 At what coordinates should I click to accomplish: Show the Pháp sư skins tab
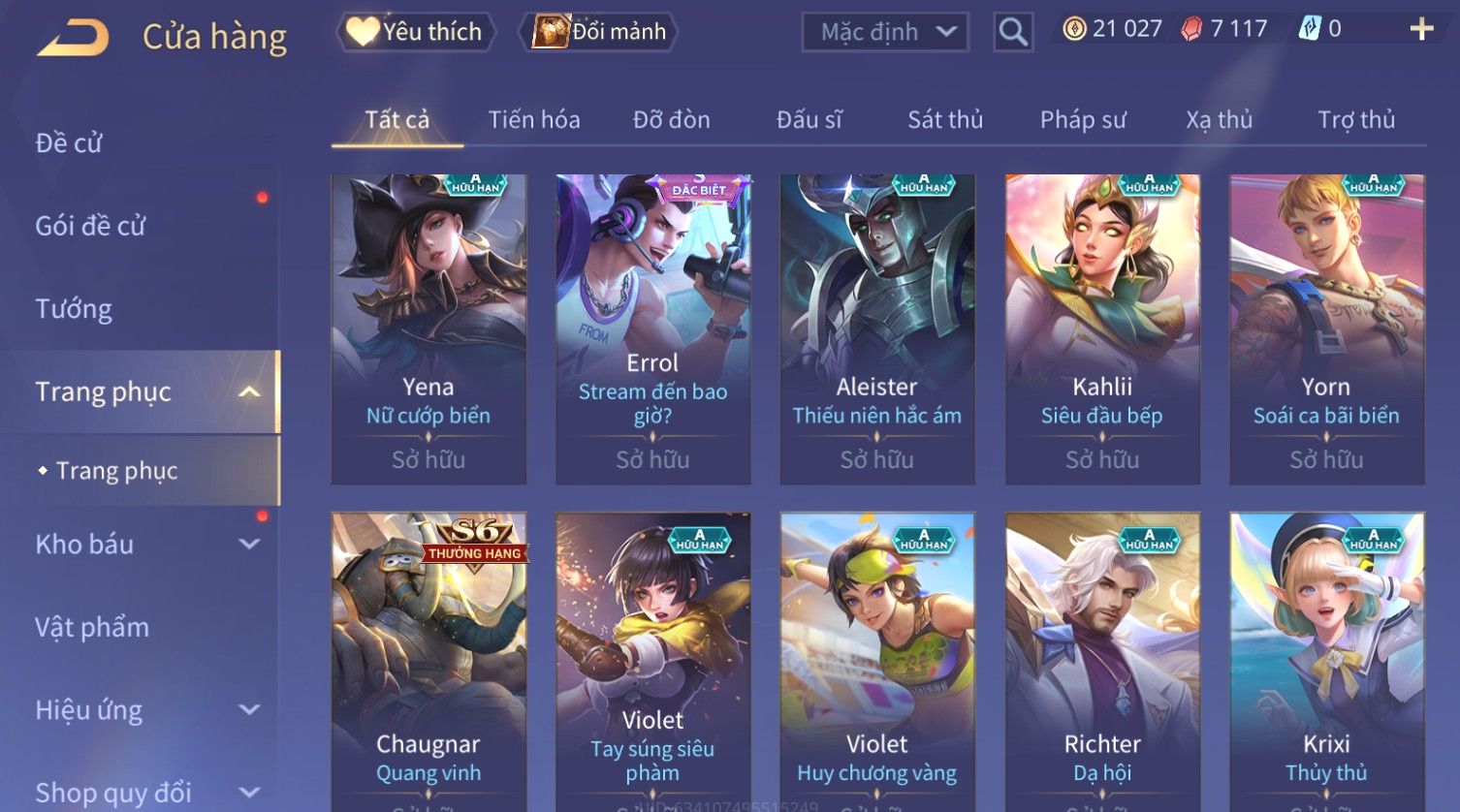coord(1083,119)
